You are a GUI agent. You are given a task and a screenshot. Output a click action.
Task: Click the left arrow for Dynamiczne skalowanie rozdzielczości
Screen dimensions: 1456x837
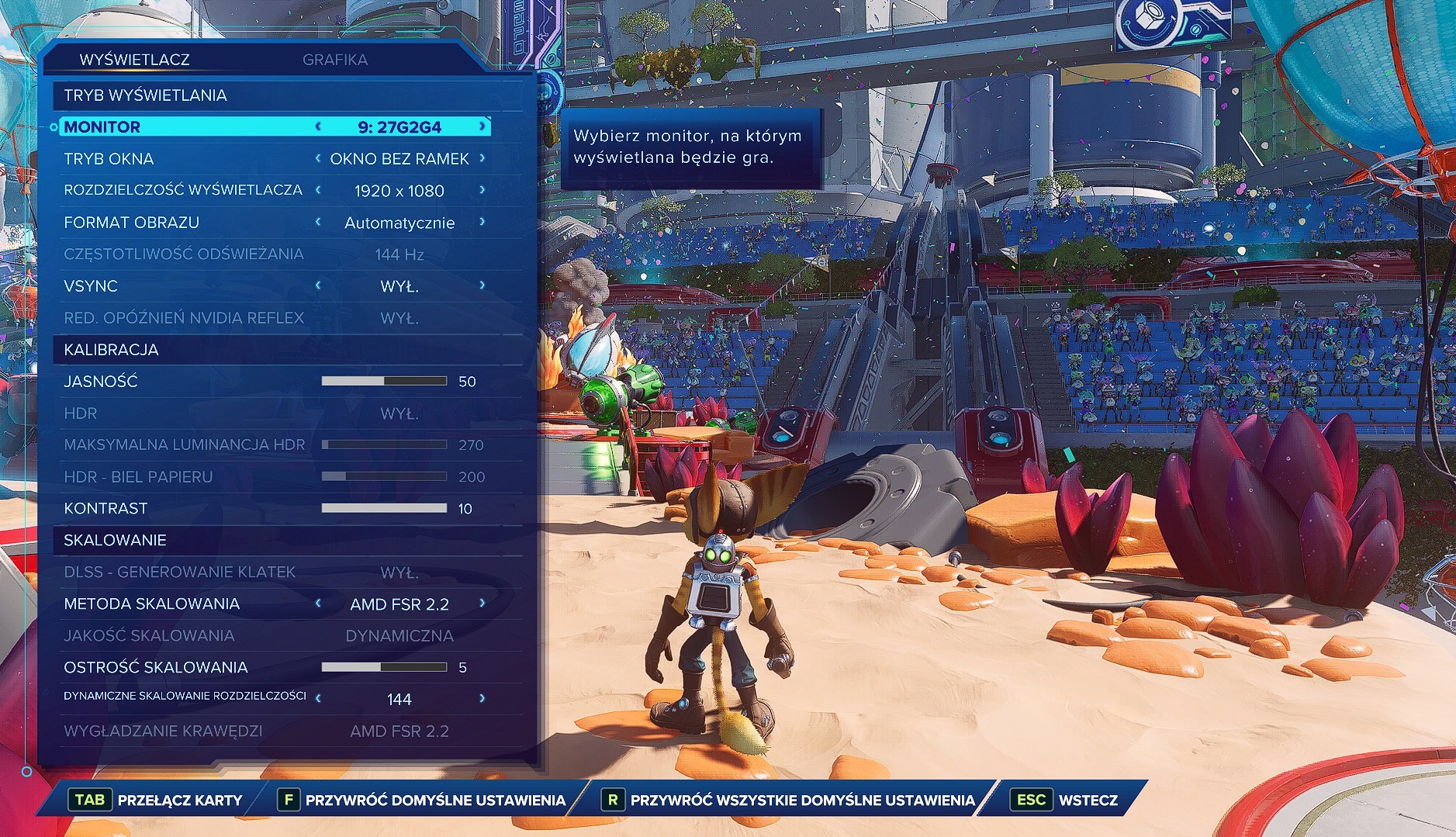(x=318, y=699)
